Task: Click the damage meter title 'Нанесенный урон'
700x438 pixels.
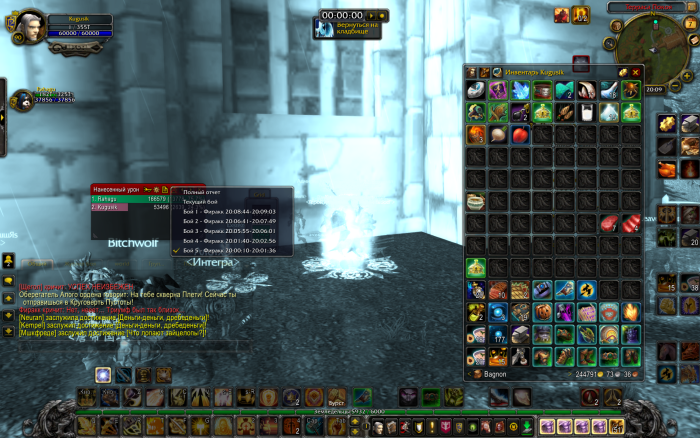Action: click(x=116, y=189)
